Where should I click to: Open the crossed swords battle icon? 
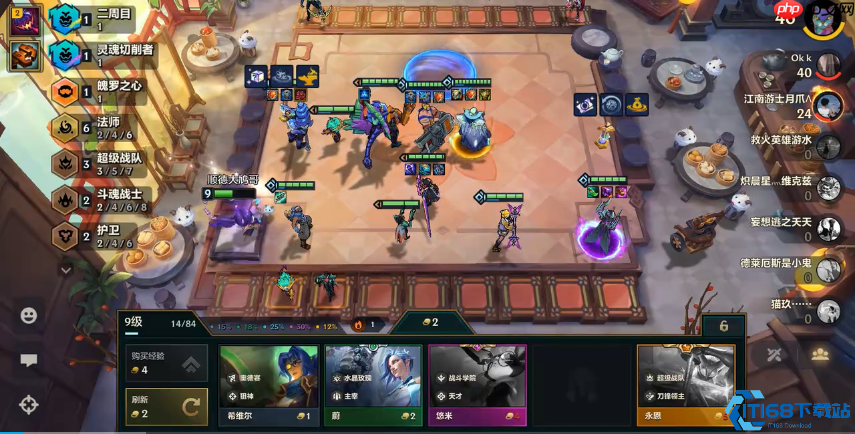(x=774, y=354)
